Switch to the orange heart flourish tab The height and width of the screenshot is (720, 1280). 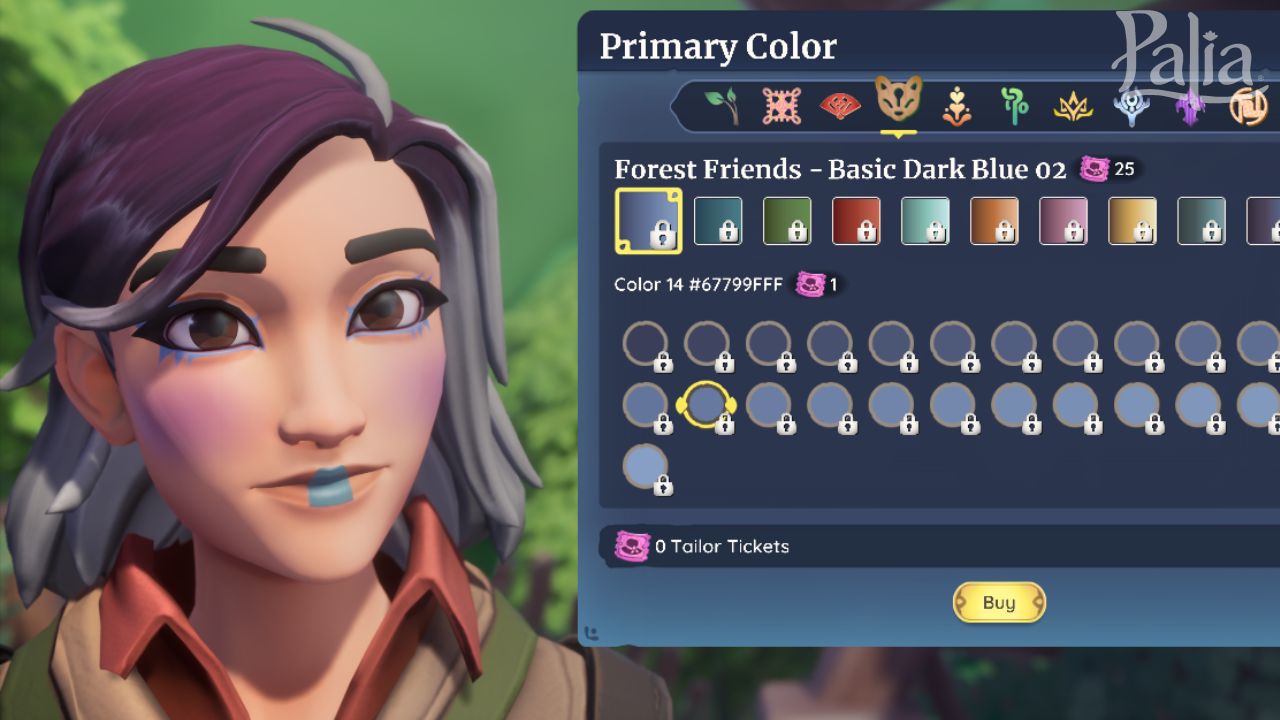[957, 105]
